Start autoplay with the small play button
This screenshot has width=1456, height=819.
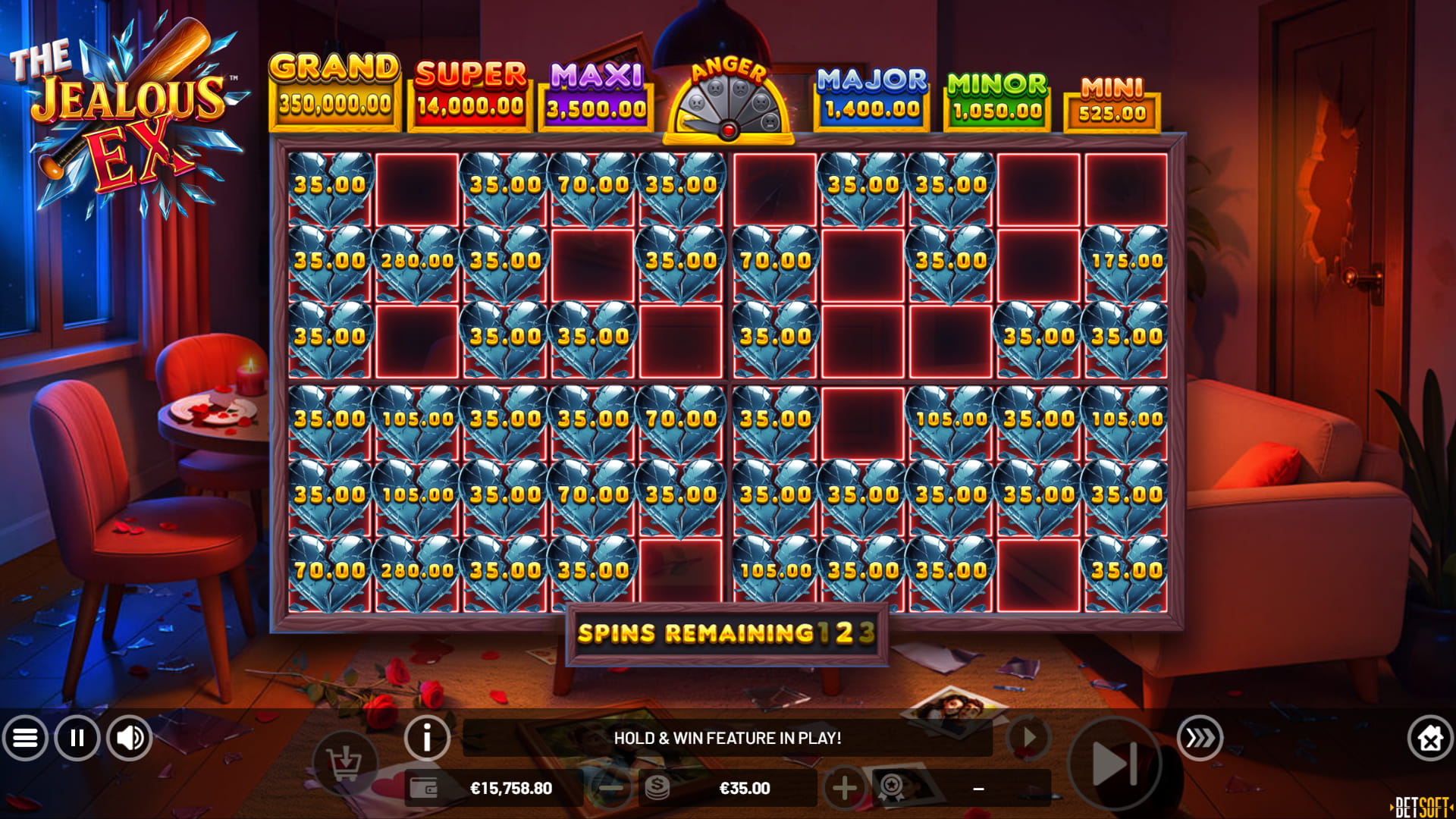(1029, 737)
